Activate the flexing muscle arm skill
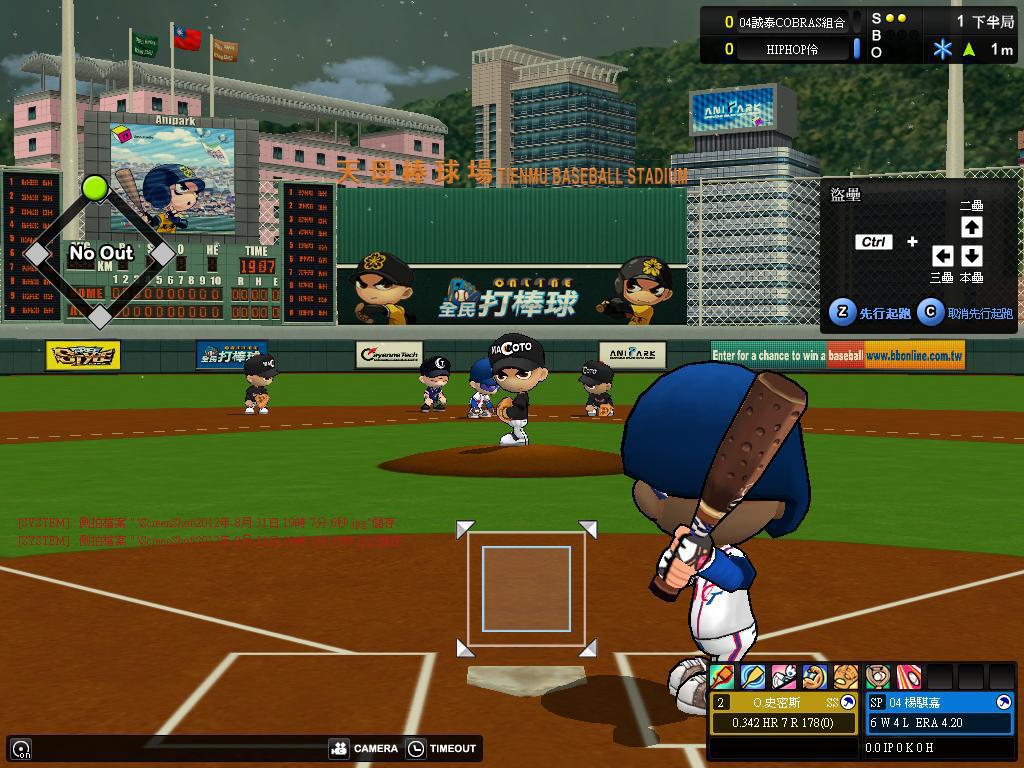The image size is (1024, 768). click(x=815, y=677)
